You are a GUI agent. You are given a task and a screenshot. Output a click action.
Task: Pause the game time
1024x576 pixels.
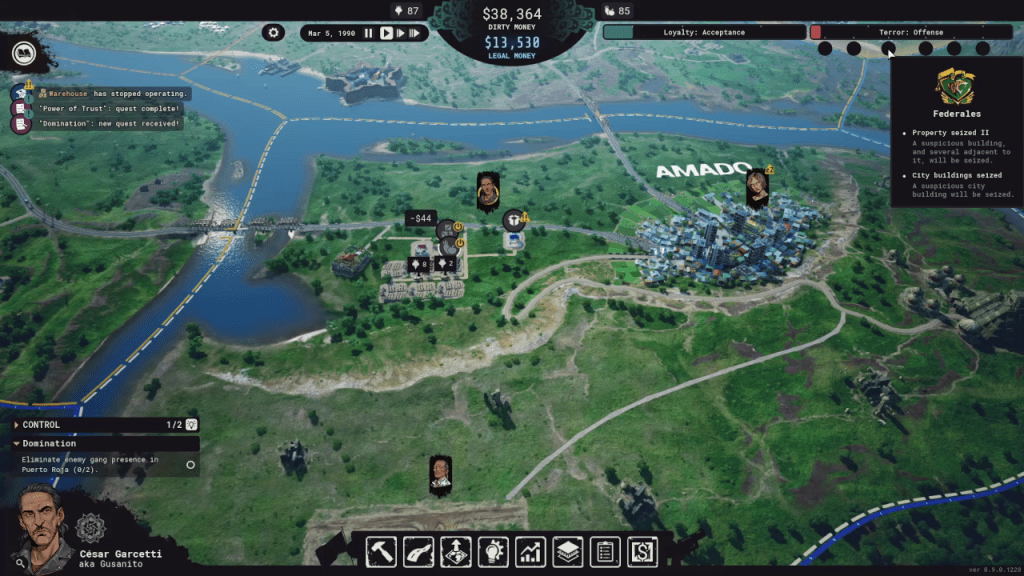(x=368, y=33)
